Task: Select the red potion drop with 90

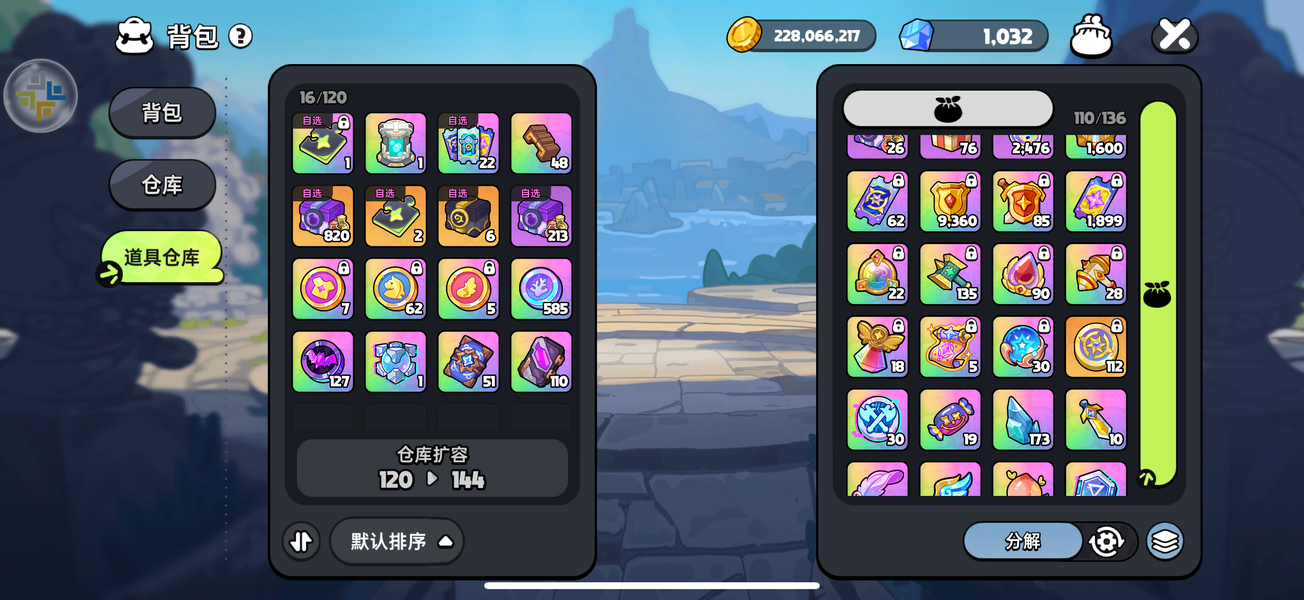Action: [x=1023, y=274]
